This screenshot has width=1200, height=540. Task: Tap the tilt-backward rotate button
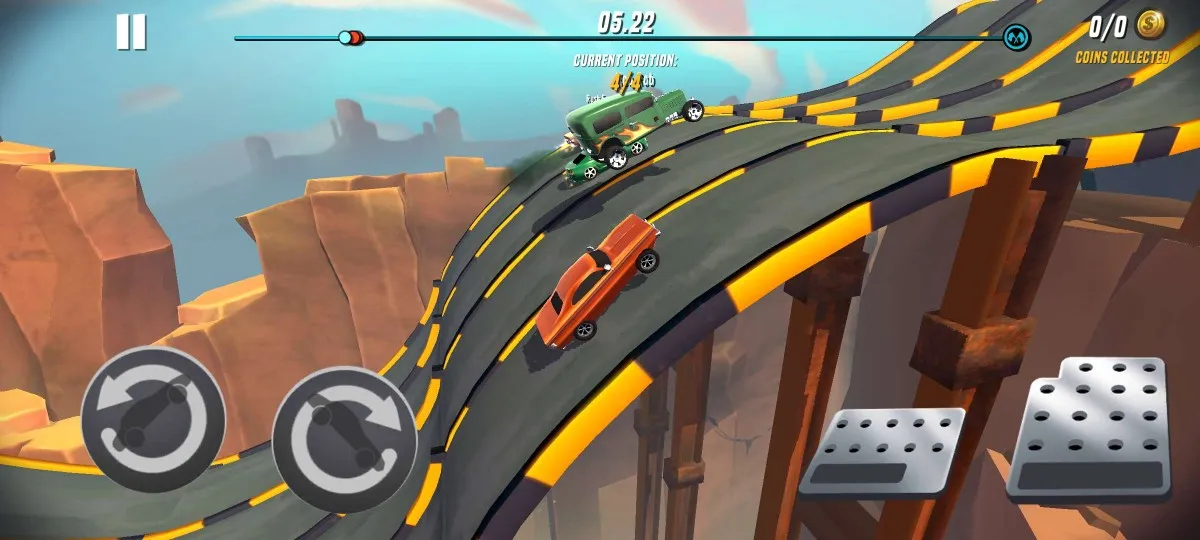click(153, 418)
